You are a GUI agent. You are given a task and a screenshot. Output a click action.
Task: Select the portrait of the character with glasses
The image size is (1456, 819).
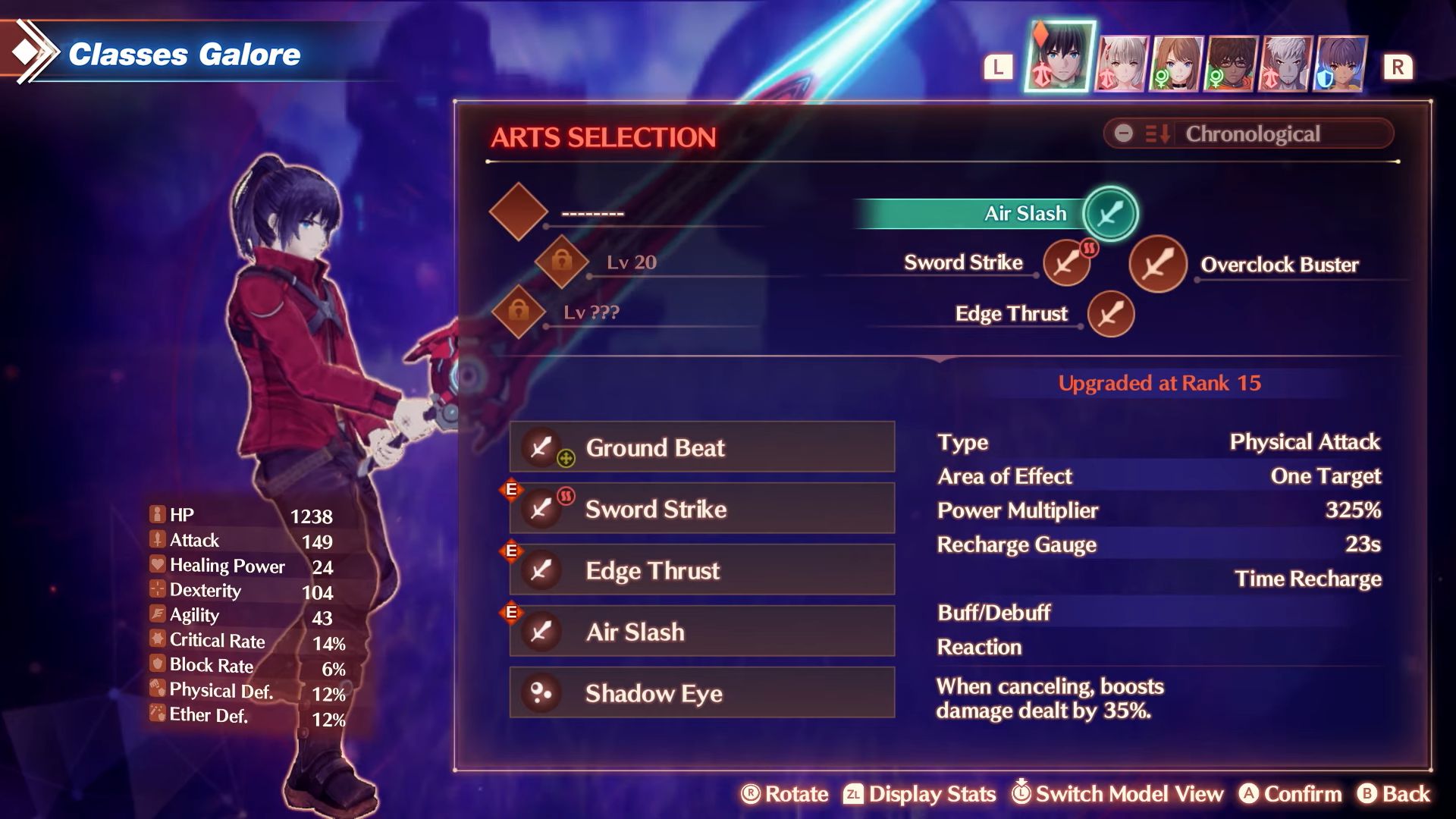tap(1230, 63)
